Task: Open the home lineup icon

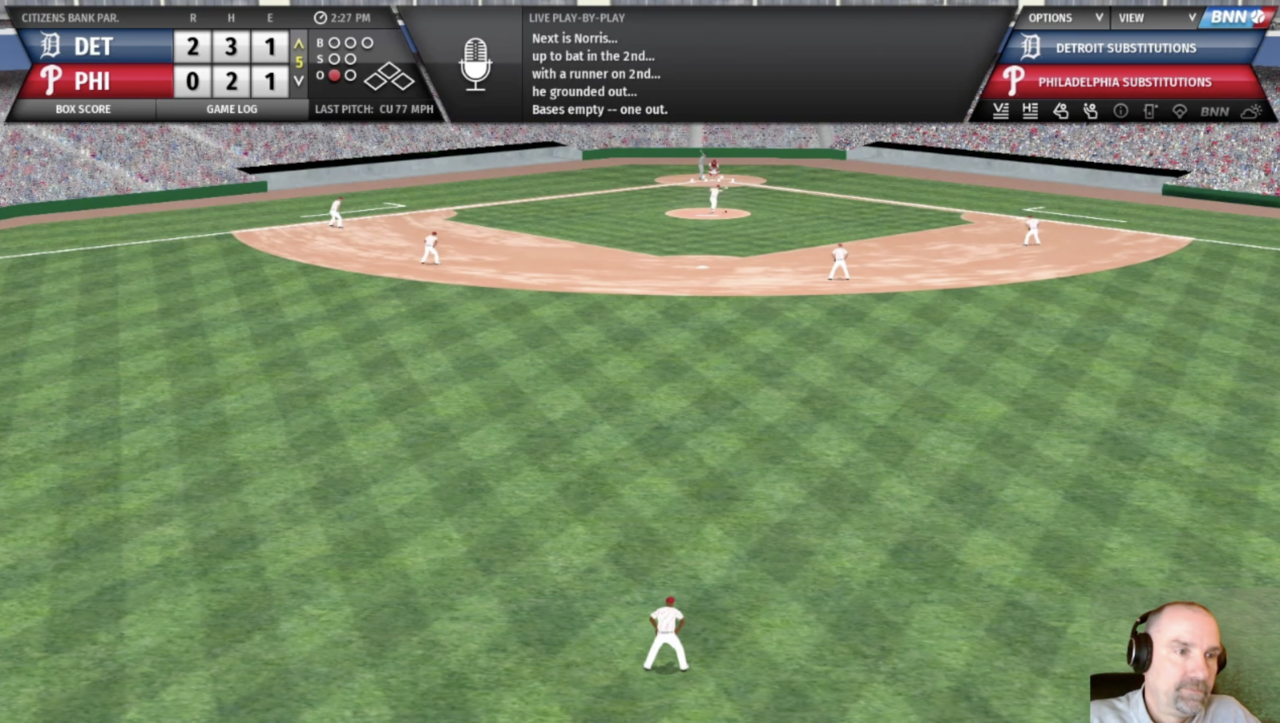Action: [x=1030, y=111]
